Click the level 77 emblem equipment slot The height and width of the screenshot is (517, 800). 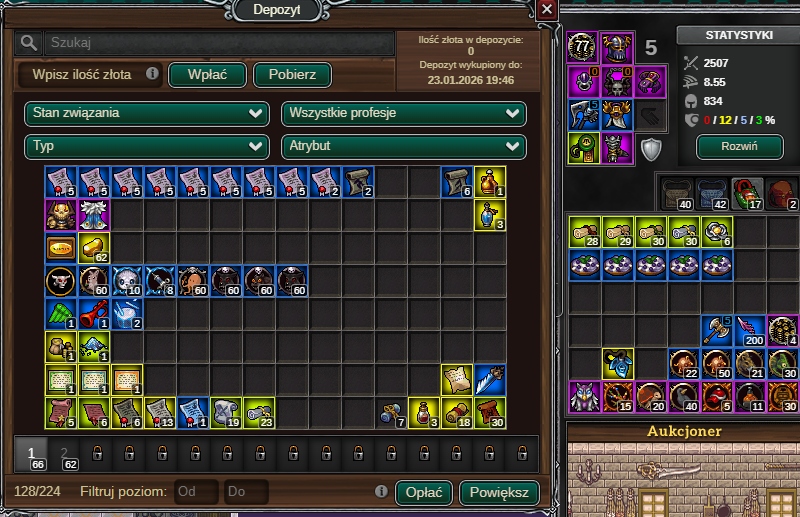tap(583, 47)
